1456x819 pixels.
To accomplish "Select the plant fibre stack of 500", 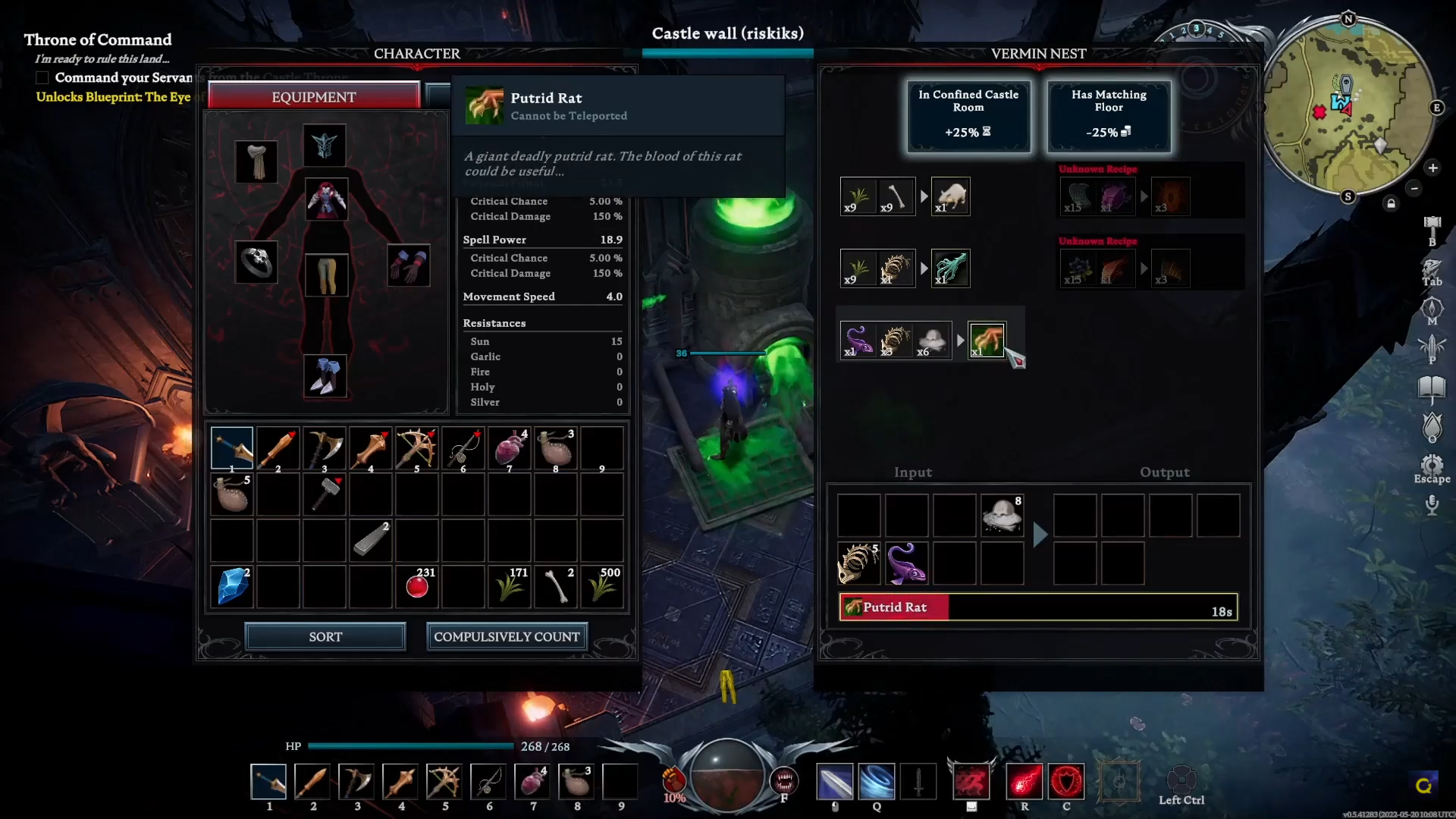I will click(x=602, y=586).
